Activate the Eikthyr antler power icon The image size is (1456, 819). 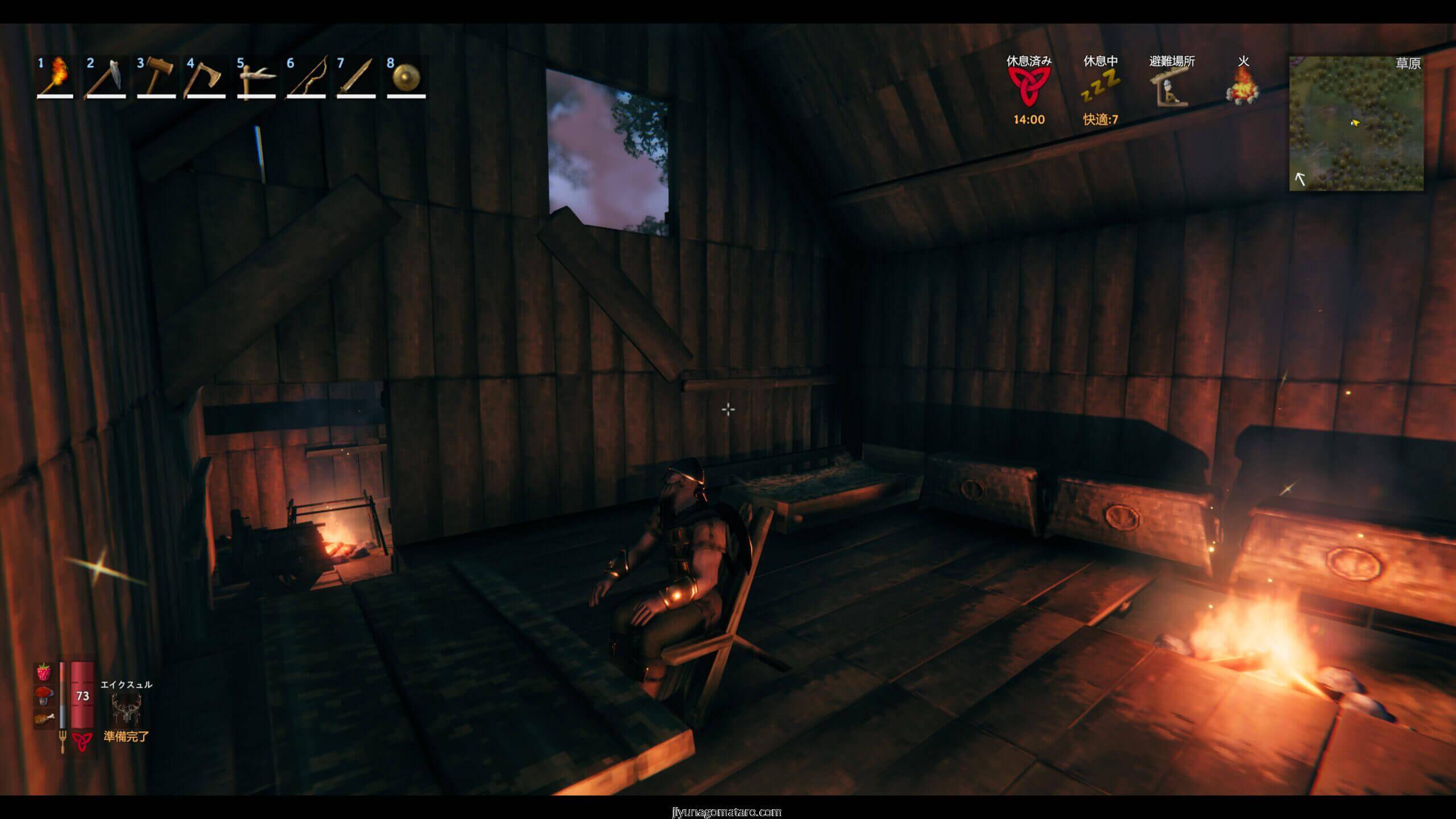coord(126,709)
